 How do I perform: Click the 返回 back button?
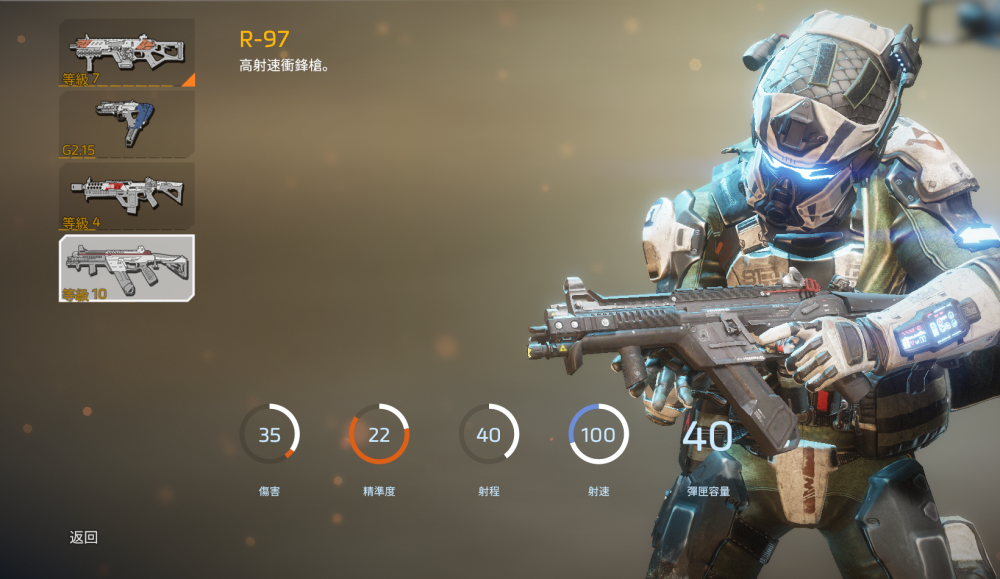point(84,538)
